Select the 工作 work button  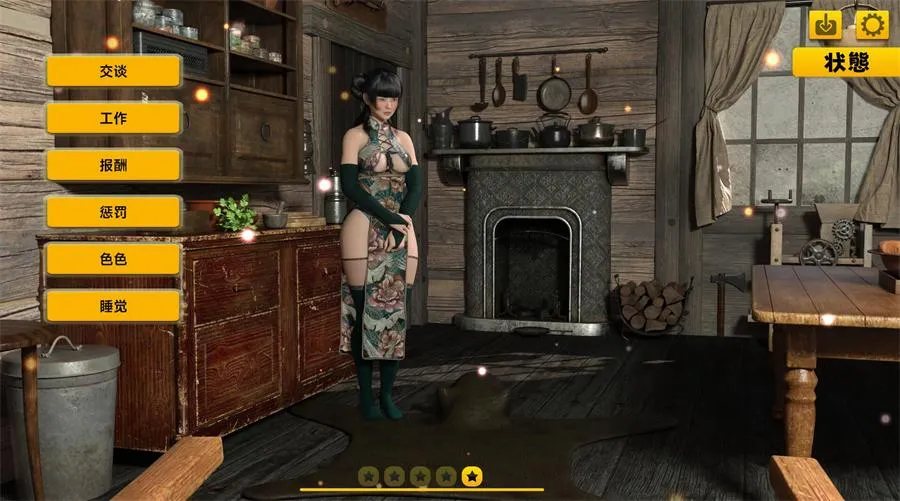coord(114,118)
